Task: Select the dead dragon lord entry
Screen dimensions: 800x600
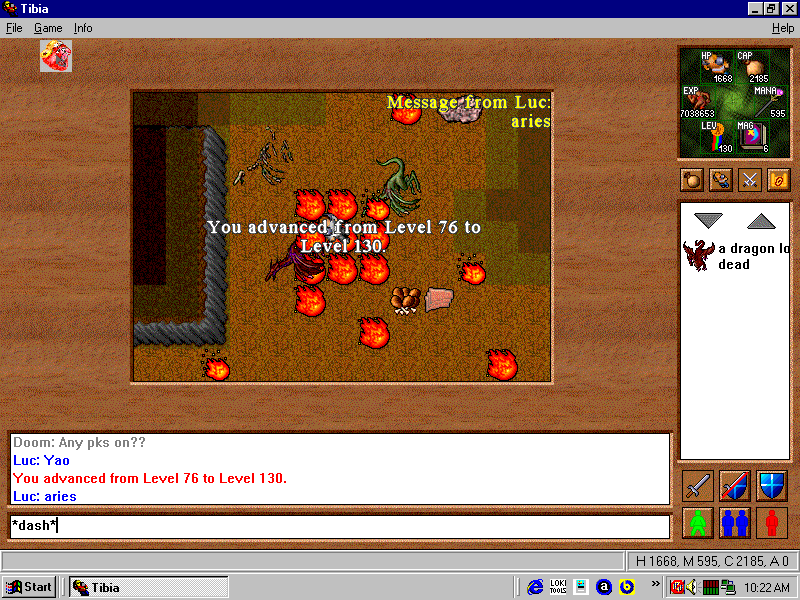Action: click(735, 256)
